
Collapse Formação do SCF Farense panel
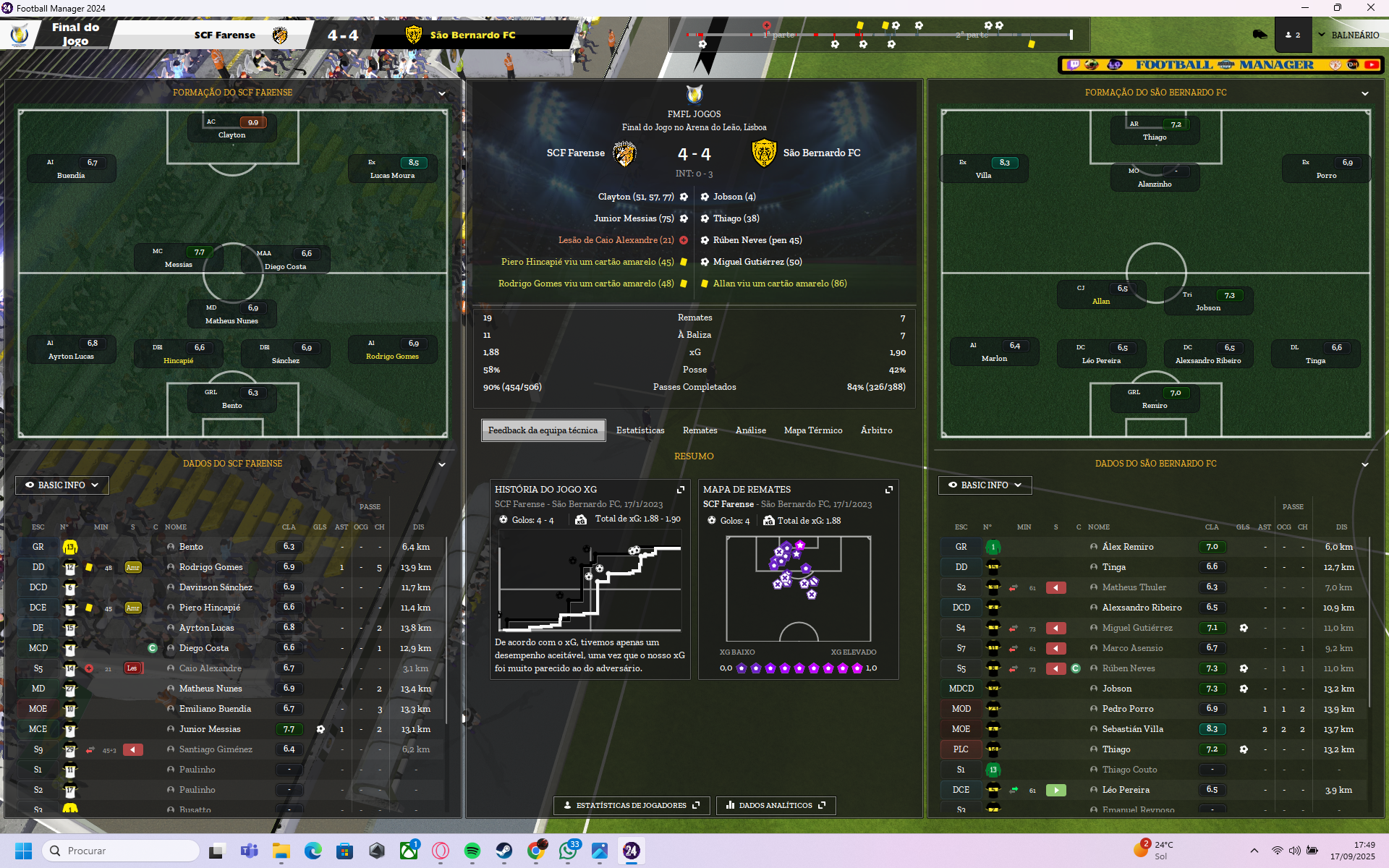(442, 93)
